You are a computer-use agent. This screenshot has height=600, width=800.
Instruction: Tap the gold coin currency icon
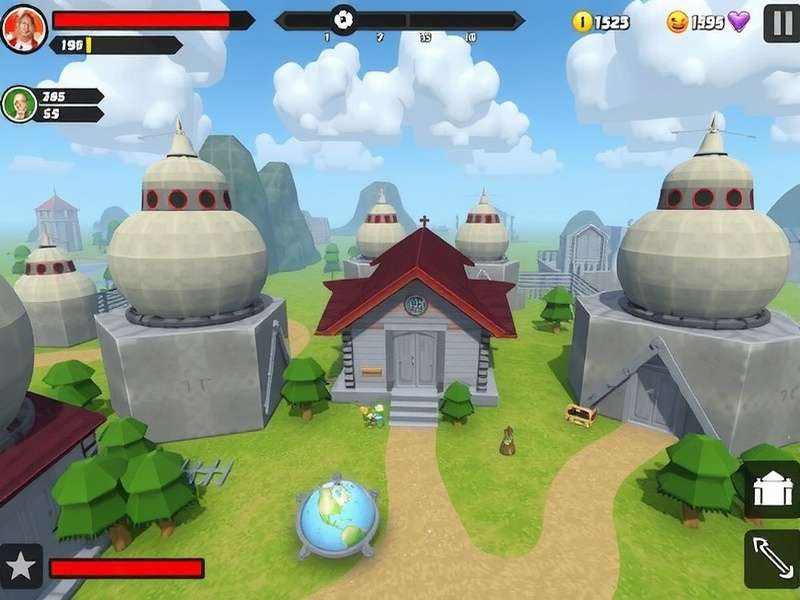click(582, 21)
